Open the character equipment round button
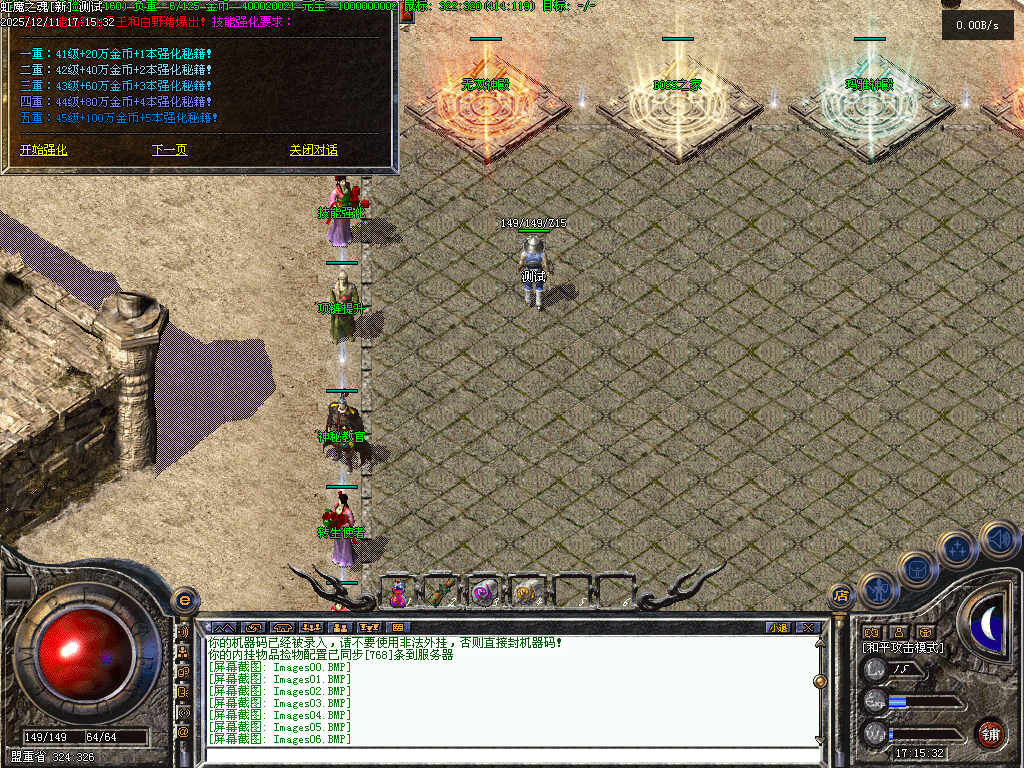Screen dimensions: 1024x768 (x=878, y=590)
